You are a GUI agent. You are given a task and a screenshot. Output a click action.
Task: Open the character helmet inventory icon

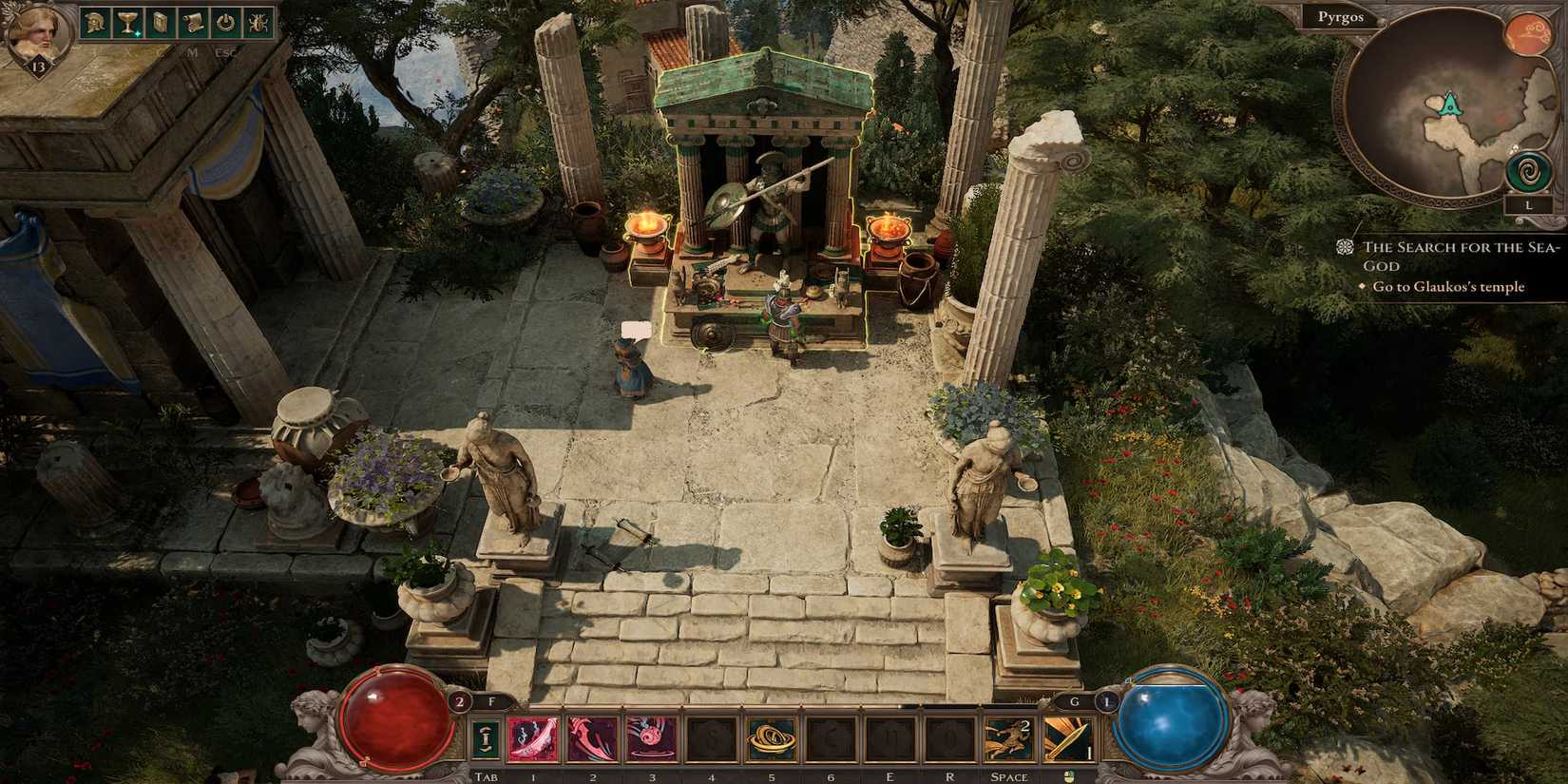pyautogui.click(x=95, y=24)
